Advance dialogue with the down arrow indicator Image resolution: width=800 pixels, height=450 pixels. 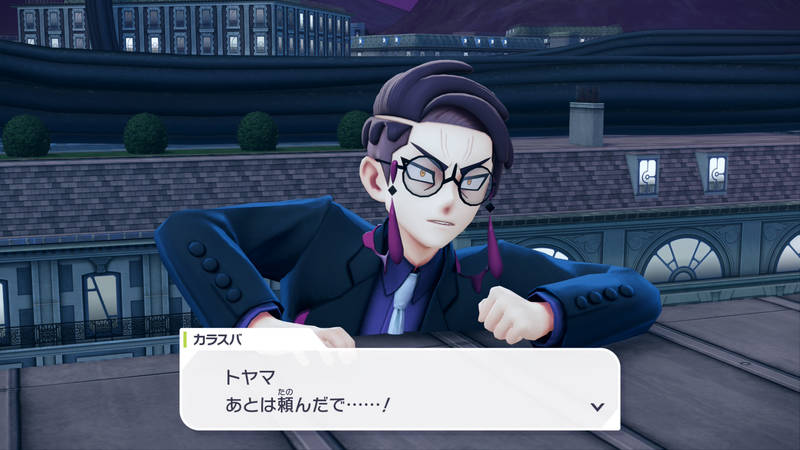click(597, 407)
